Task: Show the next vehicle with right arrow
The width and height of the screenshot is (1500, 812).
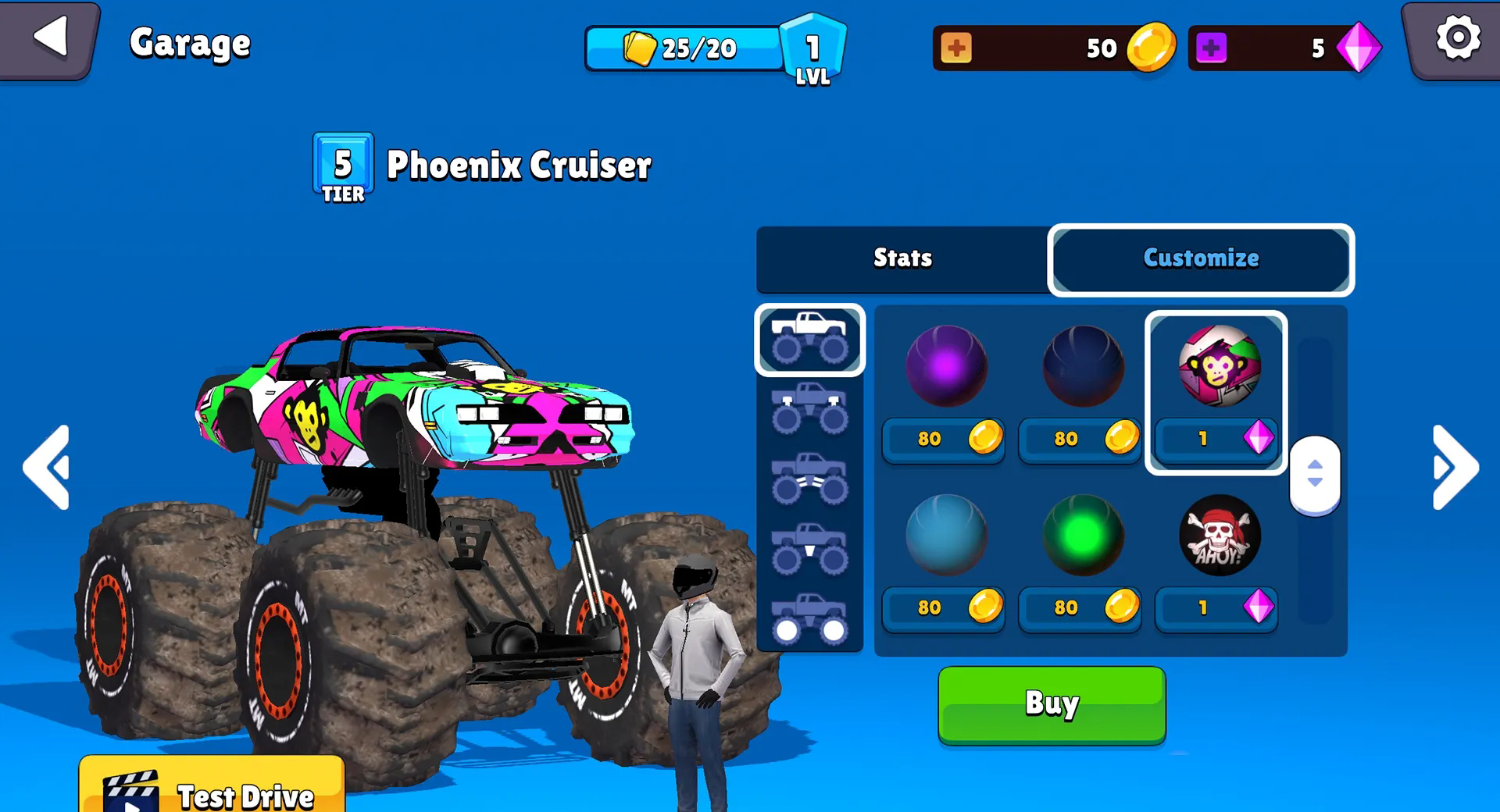Action: pos(1455,468)
